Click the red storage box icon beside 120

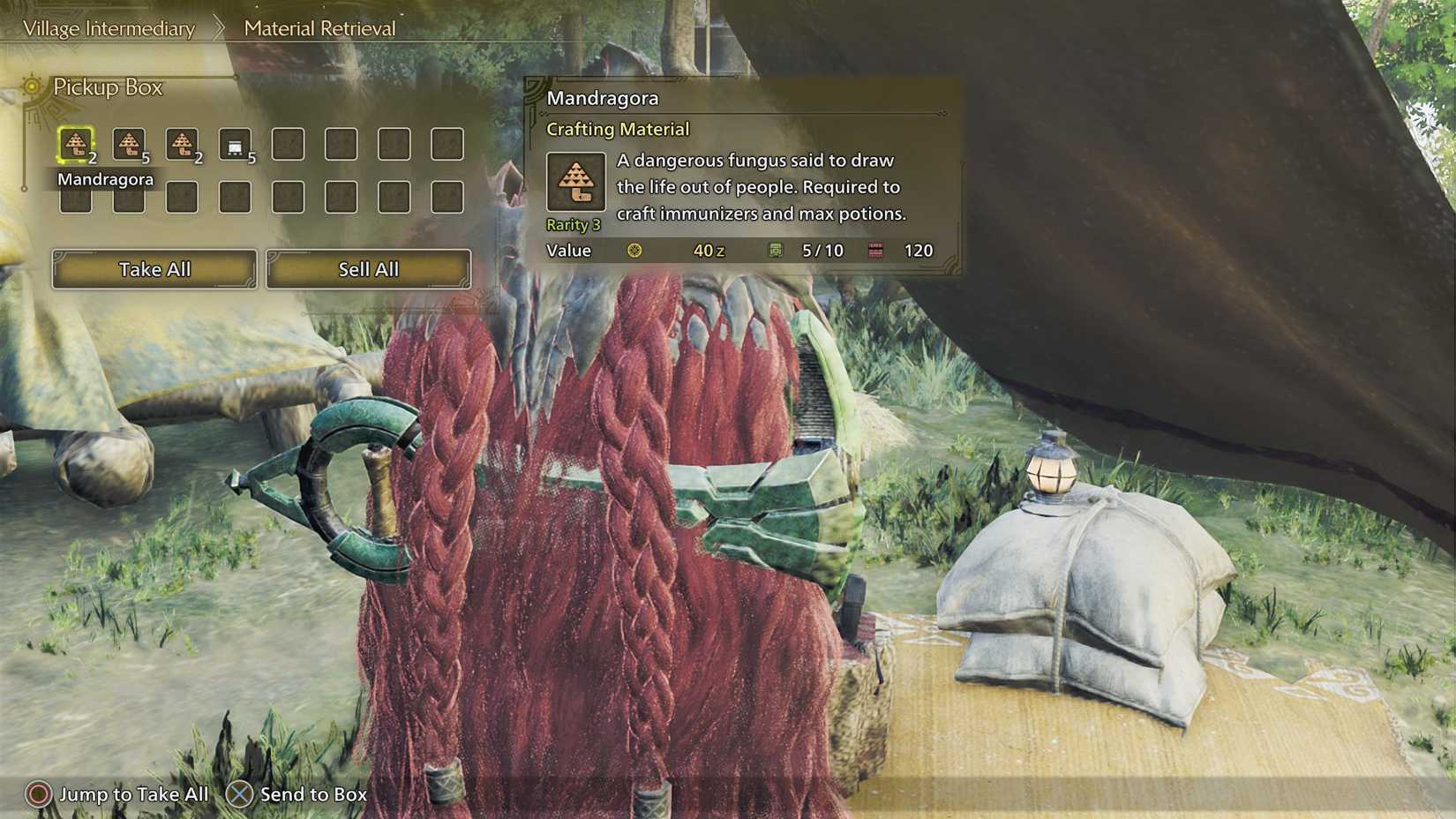(x=875, y=251)
